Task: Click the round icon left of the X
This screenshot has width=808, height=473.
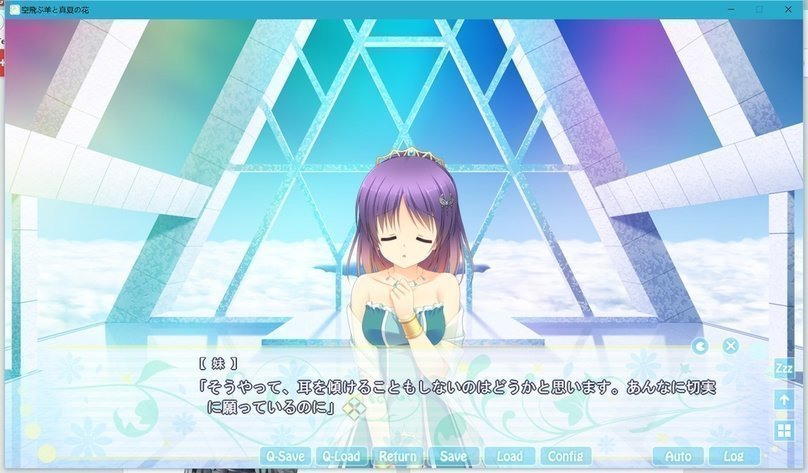Action: 700,346
